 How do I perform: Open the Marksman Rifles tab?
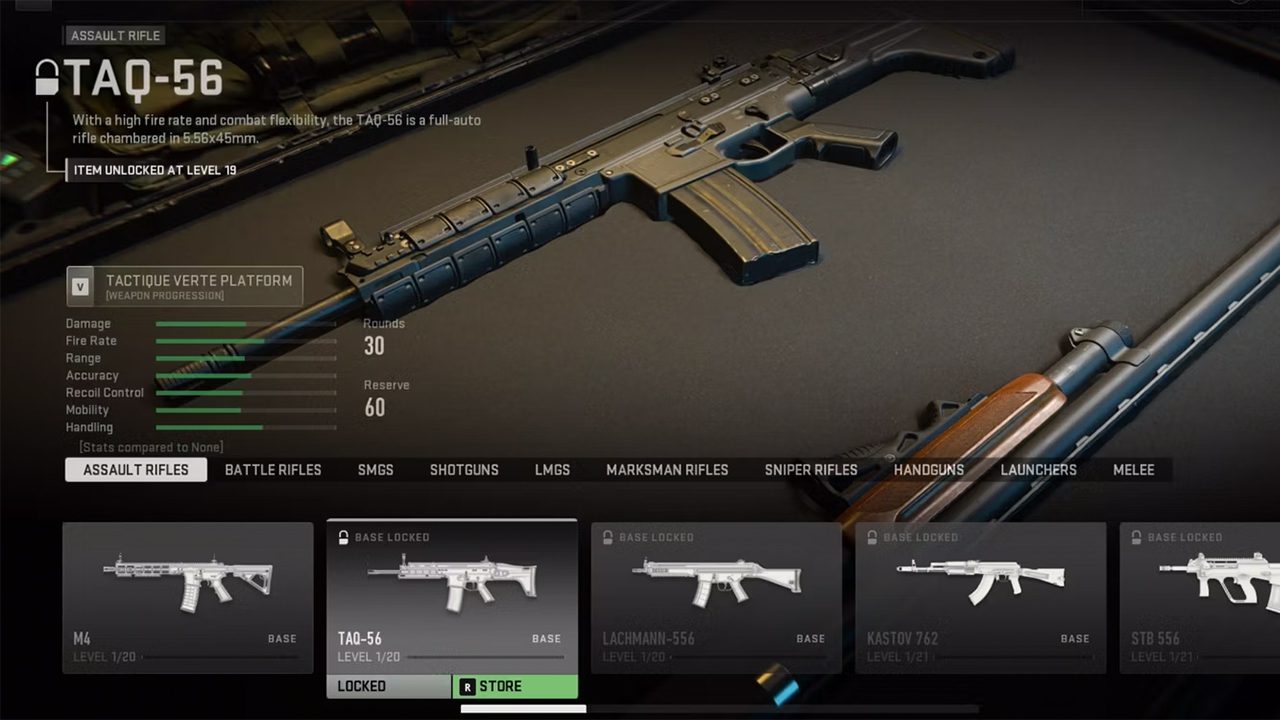pyautogui.click(x=667, y=470)
